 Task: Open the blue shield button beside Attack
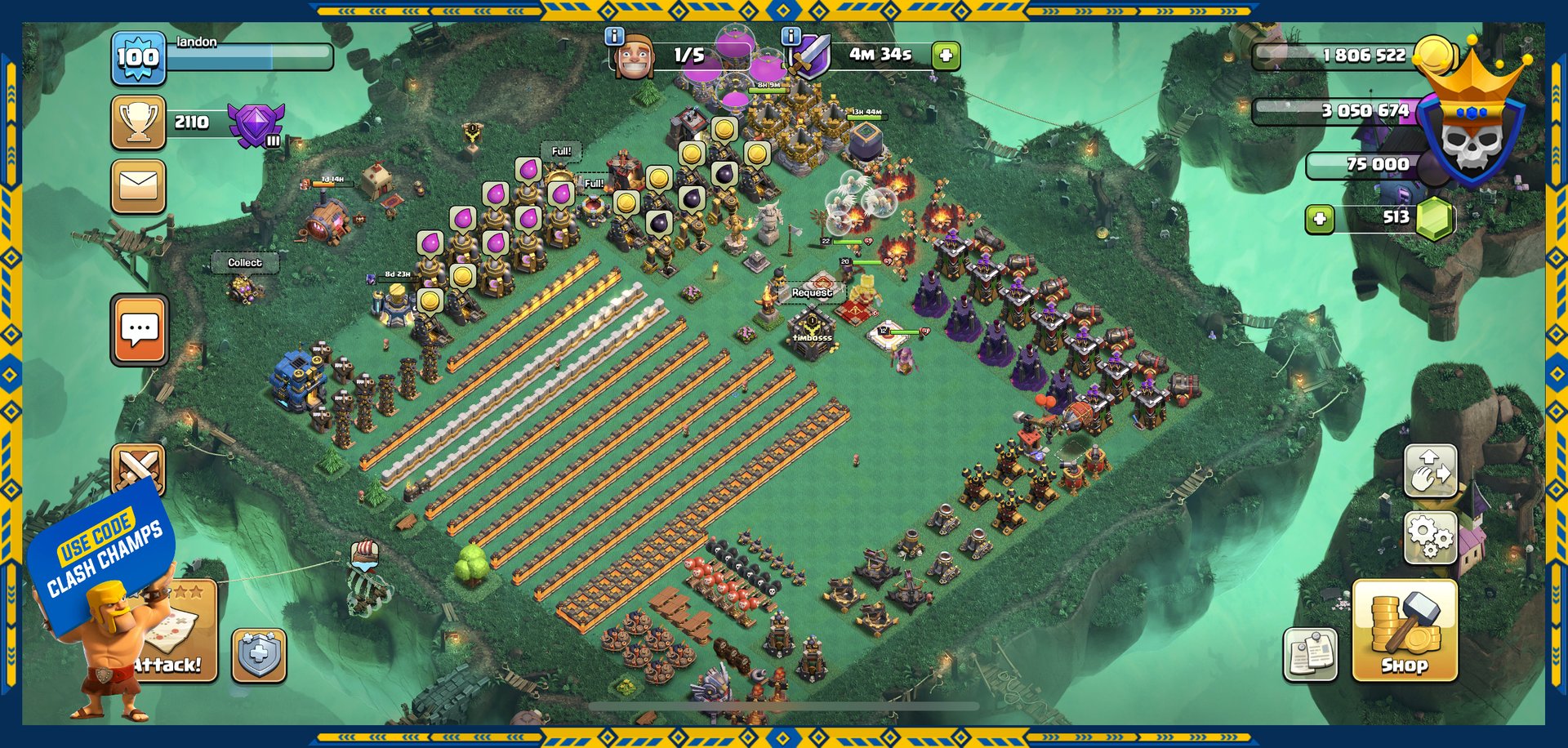point(259,655)
